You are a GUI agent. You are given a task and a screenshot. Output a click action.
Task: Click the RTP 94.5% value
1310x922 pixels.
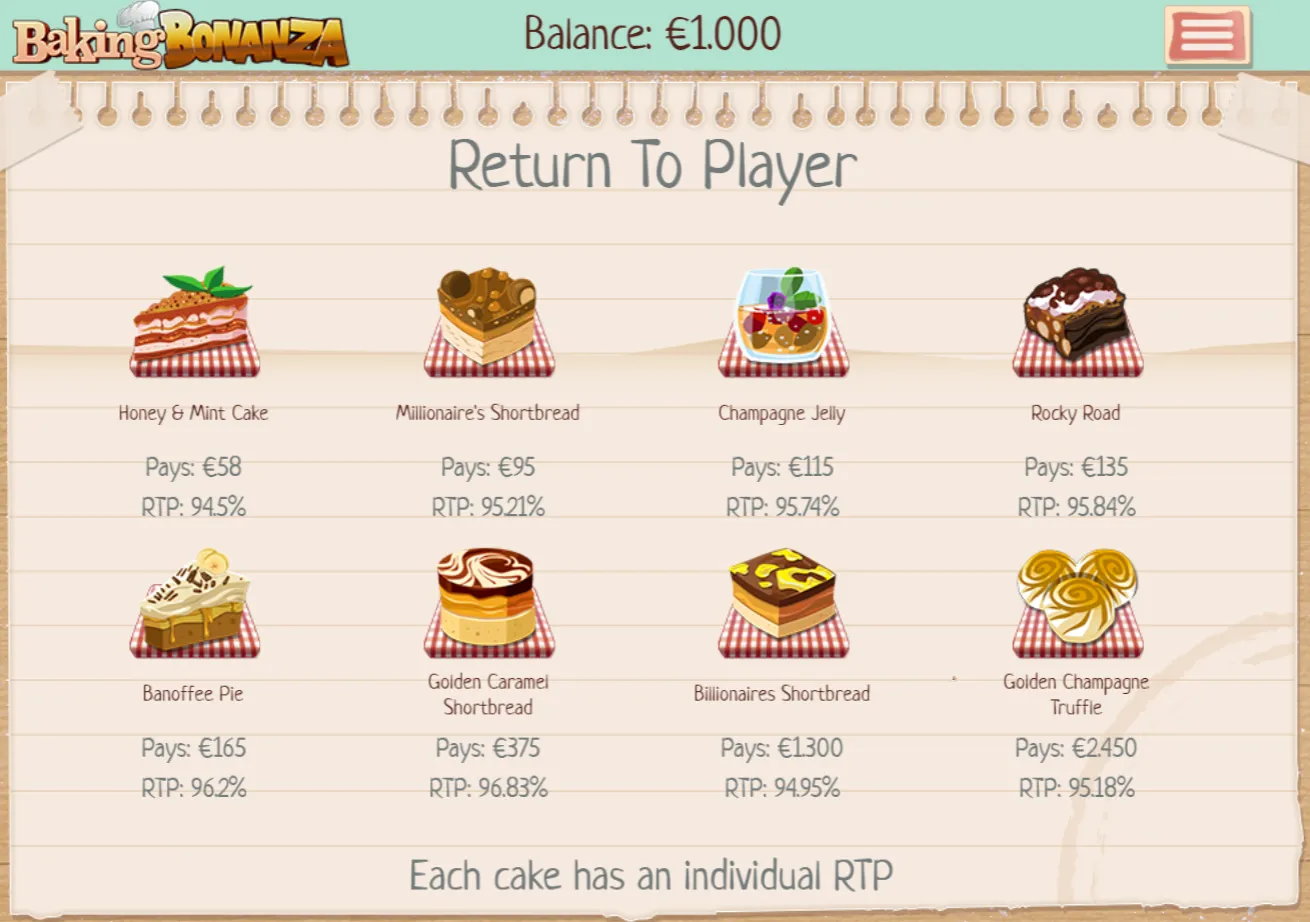[x=194, y=507]
